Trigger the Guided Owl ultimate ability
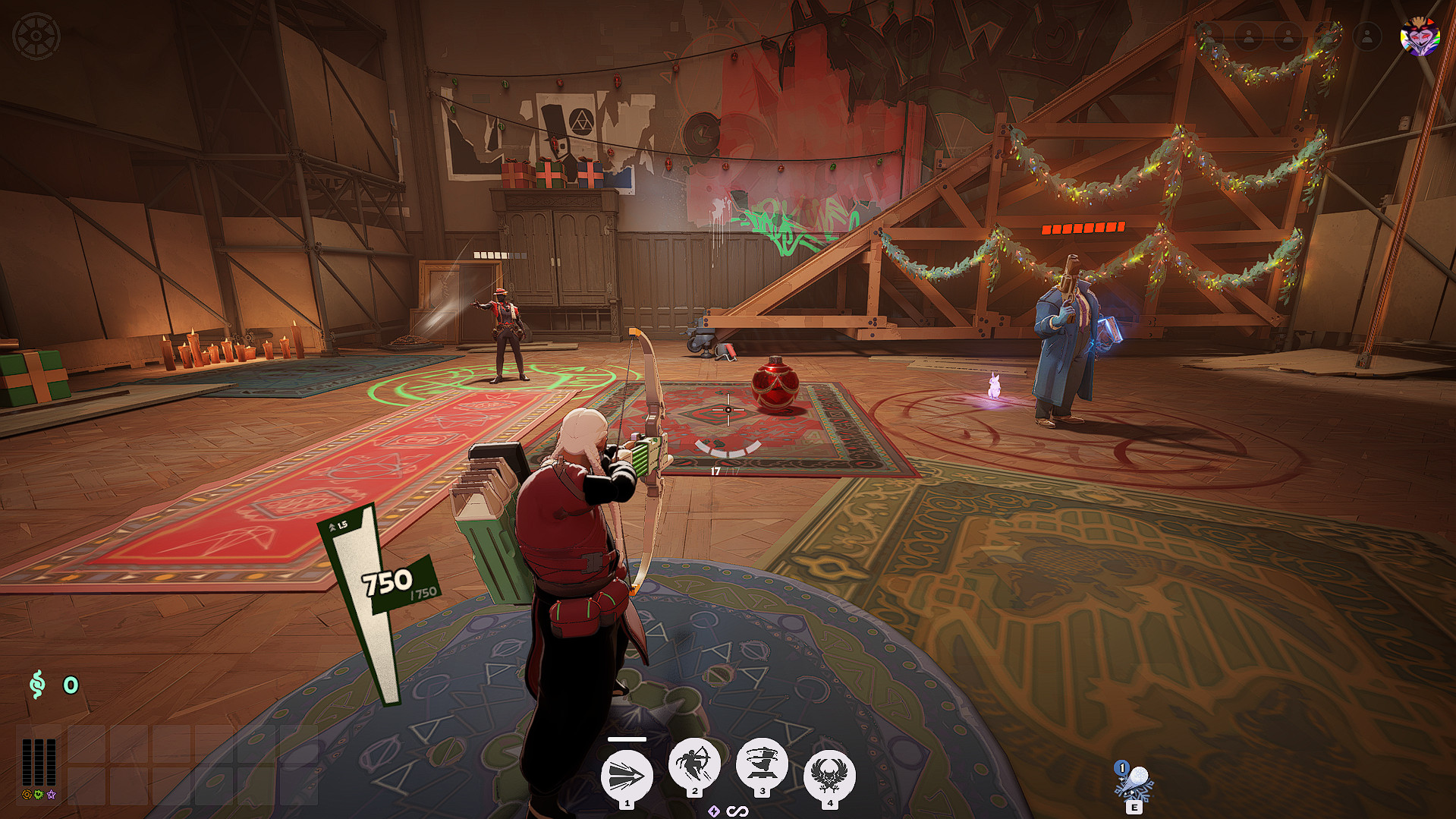This screenshot has height=819, width=1456. (829, 774)
